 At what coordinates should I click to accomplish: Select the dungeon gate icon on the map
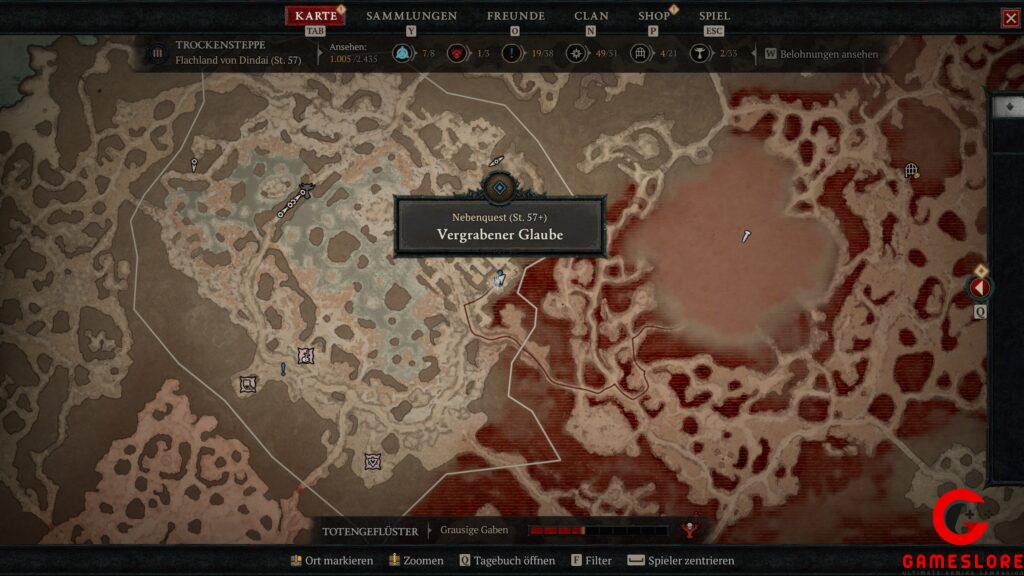(x=911, y=171)
